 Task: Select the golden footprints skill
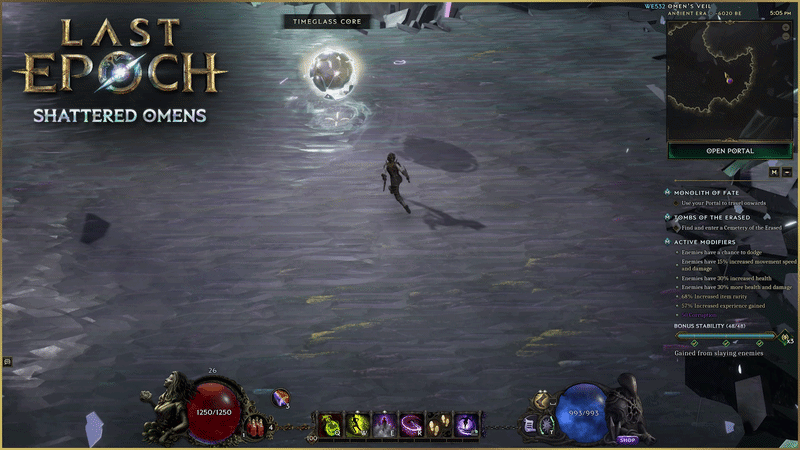tap(439, 425)
